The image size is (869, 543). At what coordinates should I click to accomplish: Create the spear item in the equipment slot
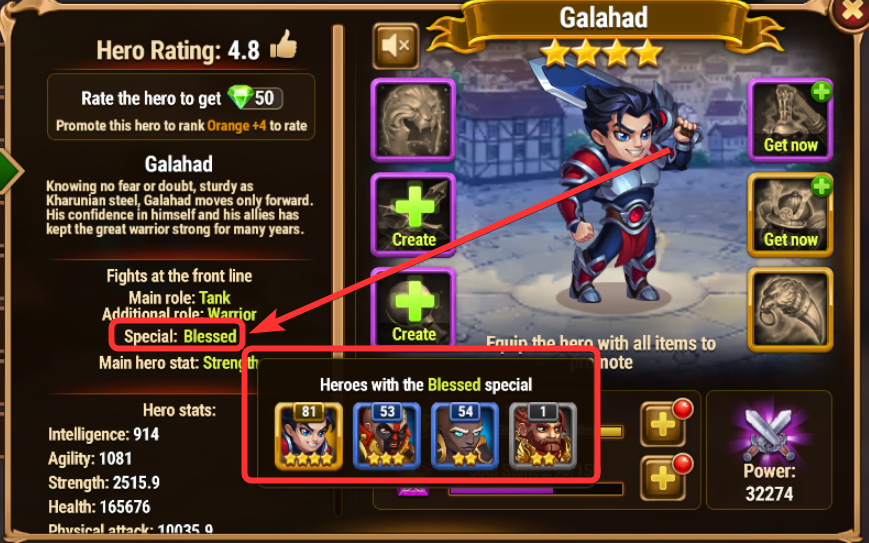[413, 213]
